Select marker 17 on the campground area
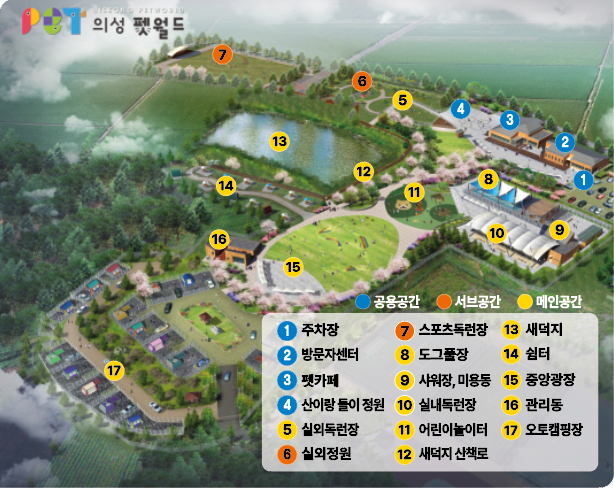The image size is (614, 488). (x=116, y=371)
